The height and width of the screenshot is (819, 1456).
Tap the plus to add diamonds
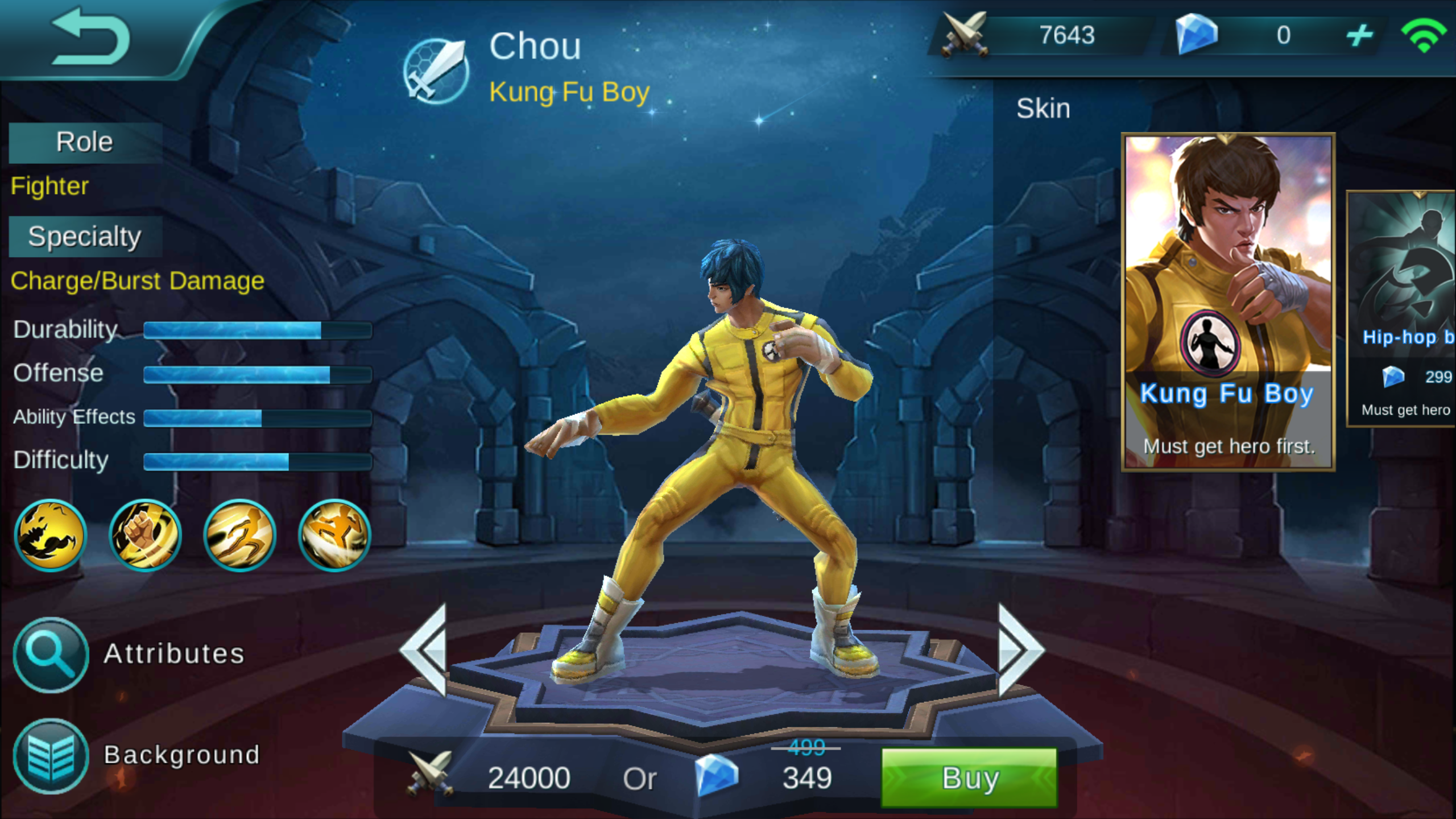point(1359,36)
